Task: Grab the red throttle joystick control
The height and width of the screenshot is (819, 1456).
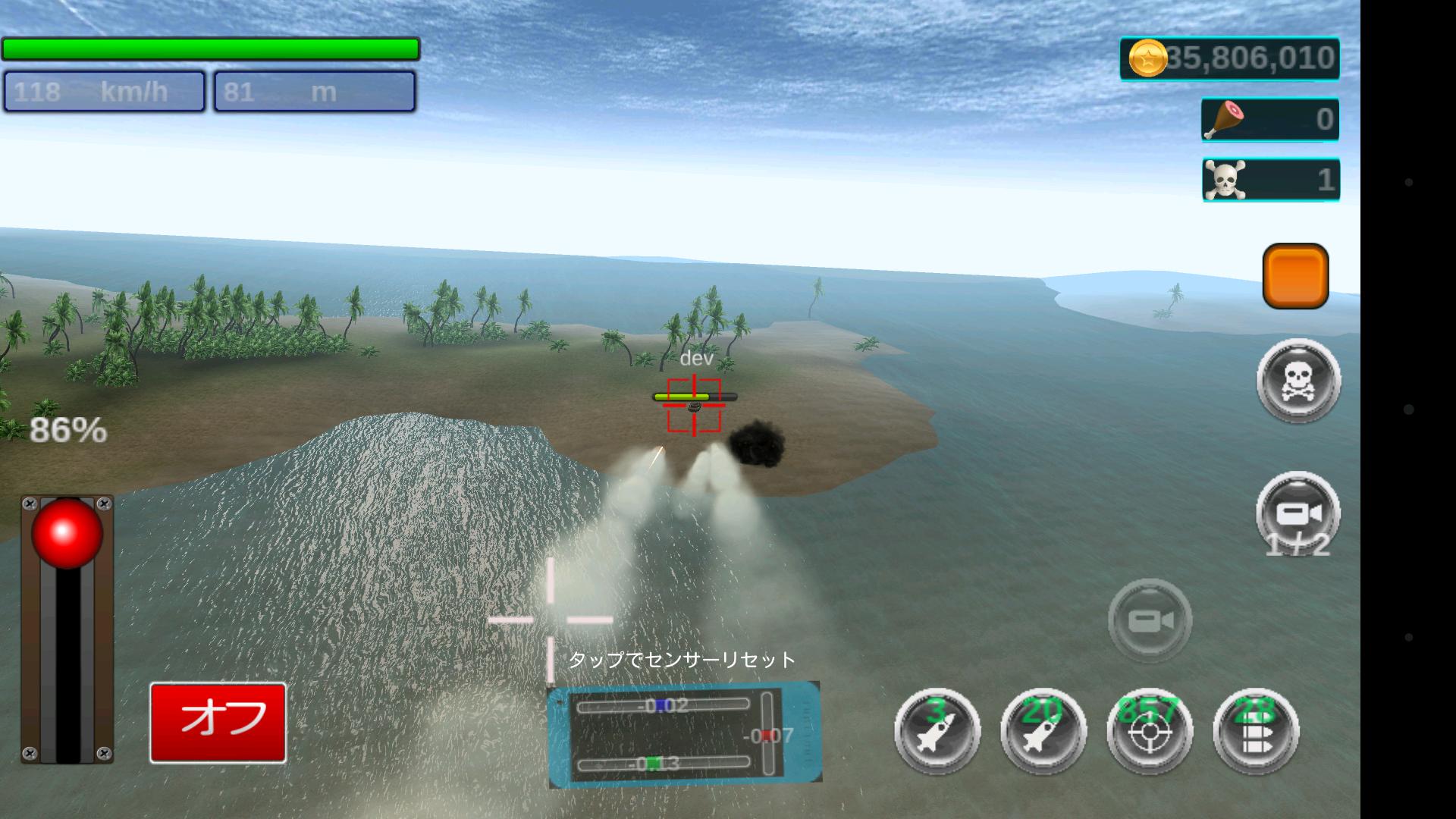Action: click(x=68, y=535)
